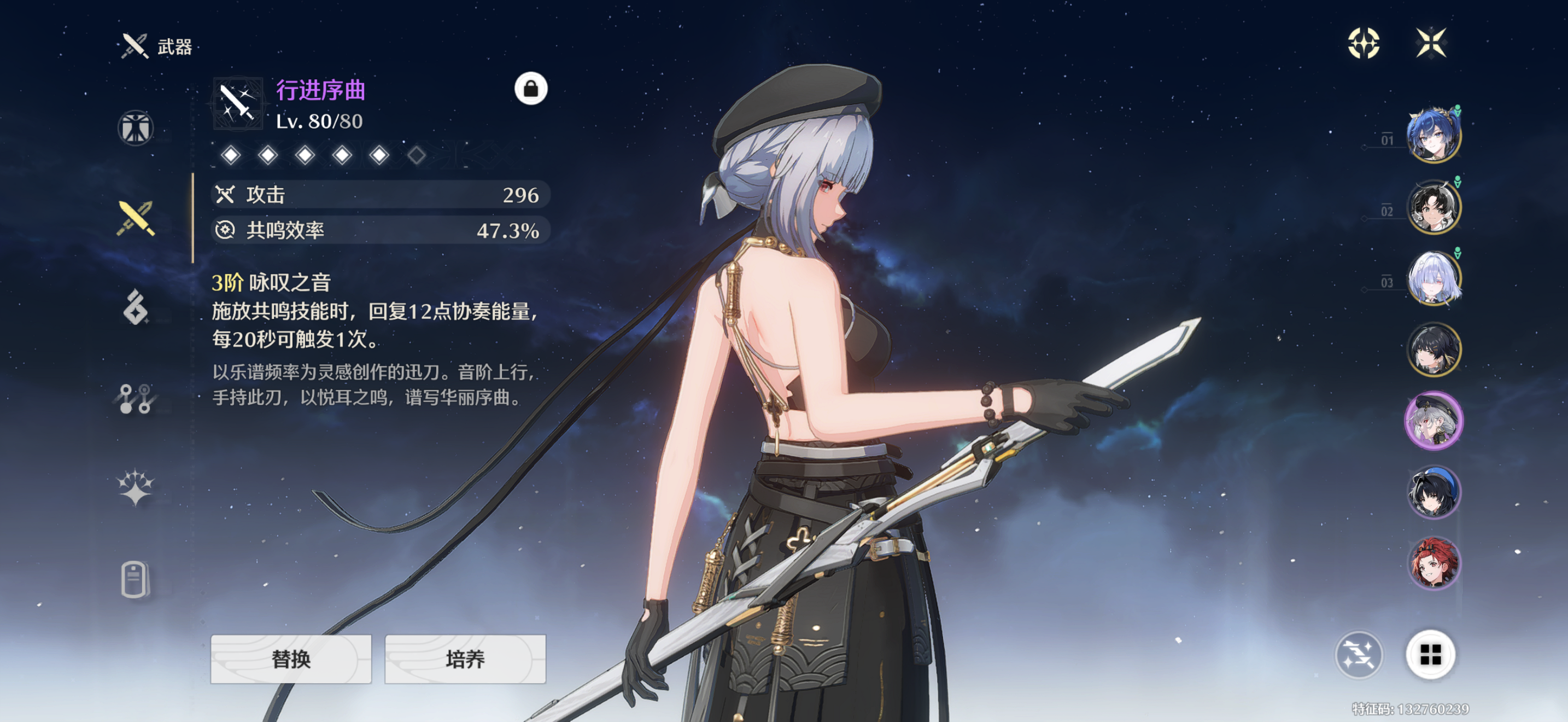This screenshot has height=722, width=1568.
Task: Open the crosshair-shaped icon beside the close button
Action: pos(1364,43)
